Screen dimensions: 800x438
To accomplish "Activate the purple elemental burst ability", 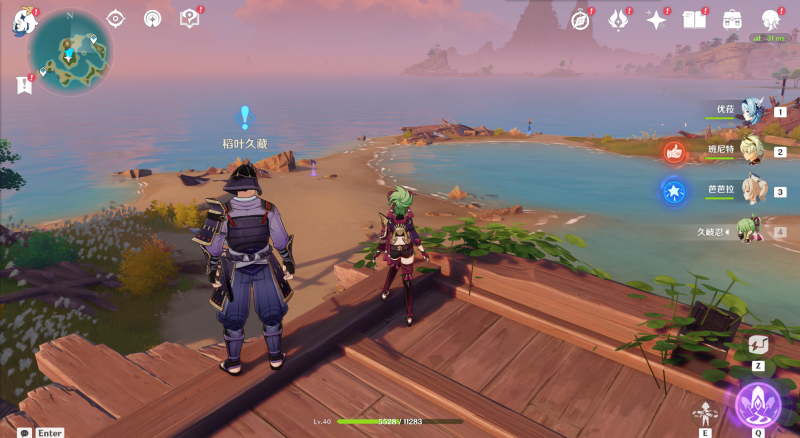I will (x=757, y=403).
